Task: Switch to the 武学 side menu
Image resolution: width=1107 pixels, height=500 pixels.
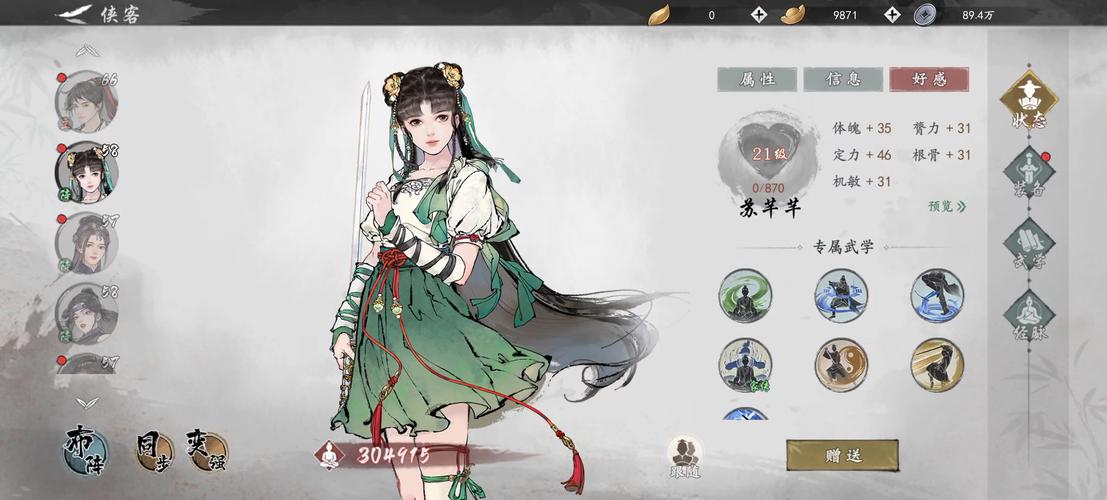Action: [x=1029, y=247]
